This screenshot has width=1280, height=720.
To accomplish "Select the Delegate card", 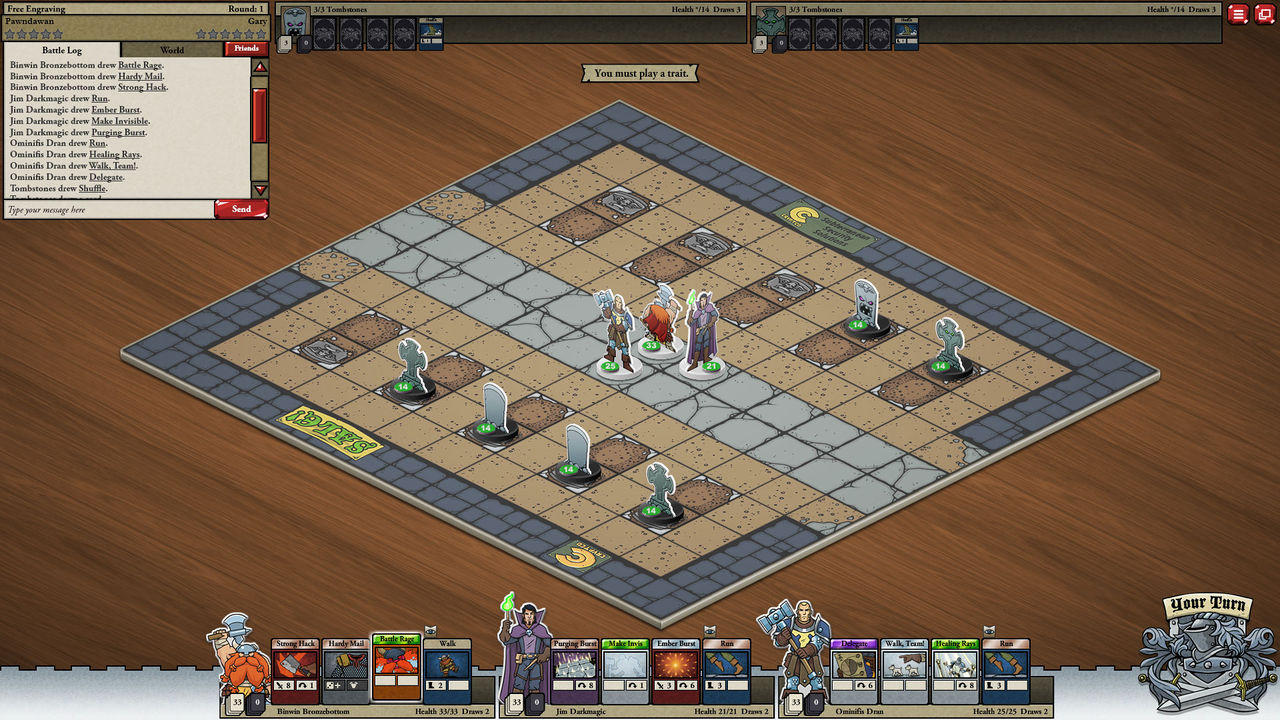I will (855, 670).
